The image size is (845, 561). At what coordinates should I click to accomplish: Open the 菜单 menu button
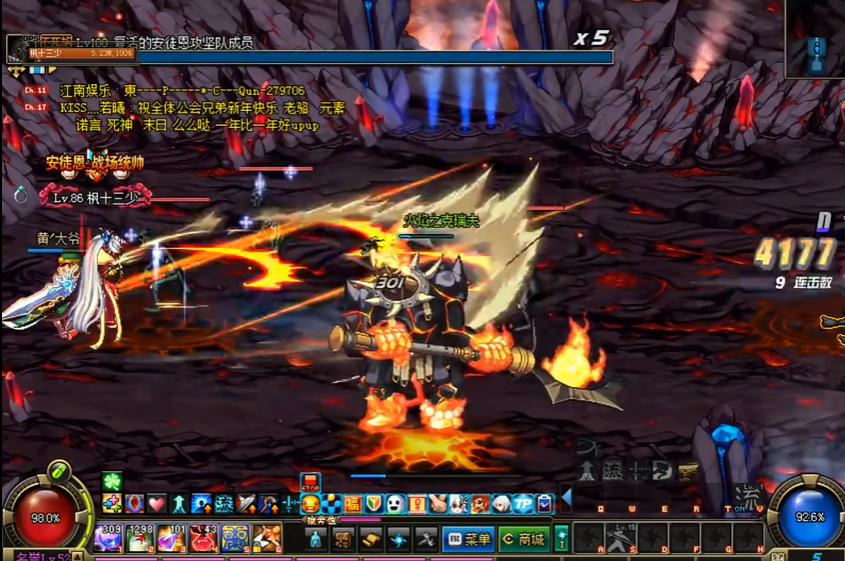click(468, 540)
